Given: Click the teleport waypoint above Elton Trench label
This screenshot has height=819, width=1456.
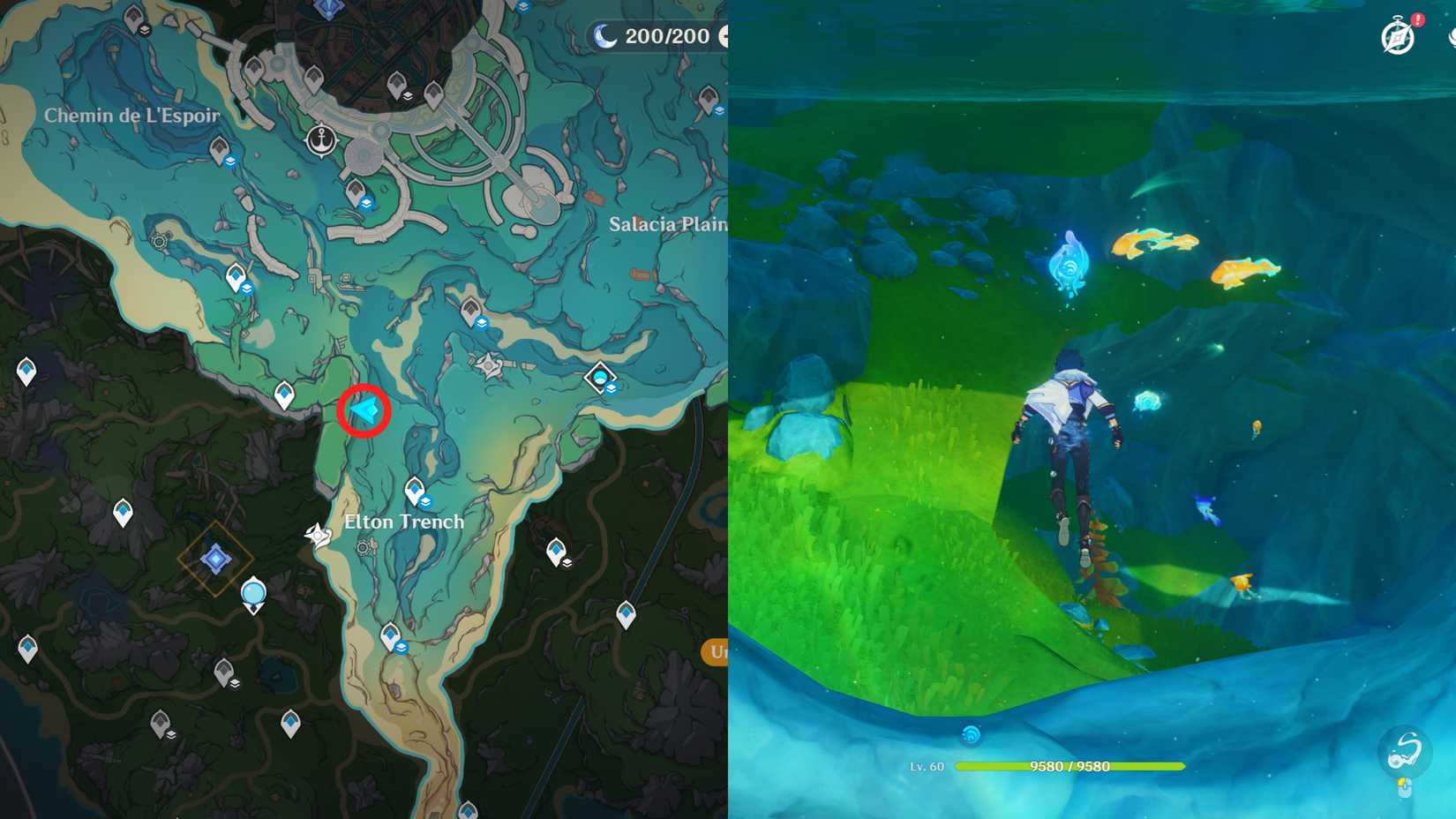Looking at the screenshot, I should tap(414, 488).
